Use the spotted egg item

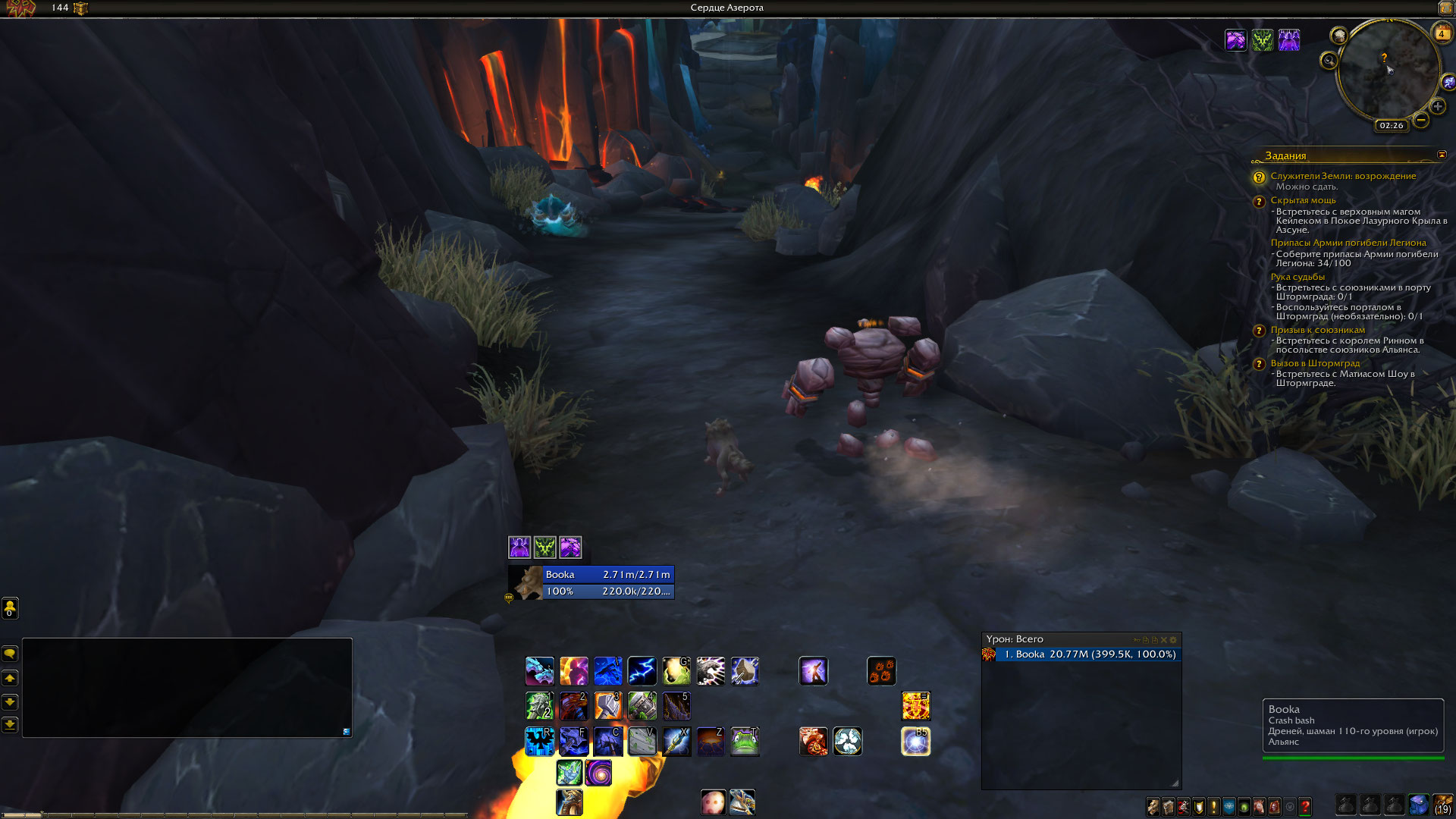(x=713, y=802)
